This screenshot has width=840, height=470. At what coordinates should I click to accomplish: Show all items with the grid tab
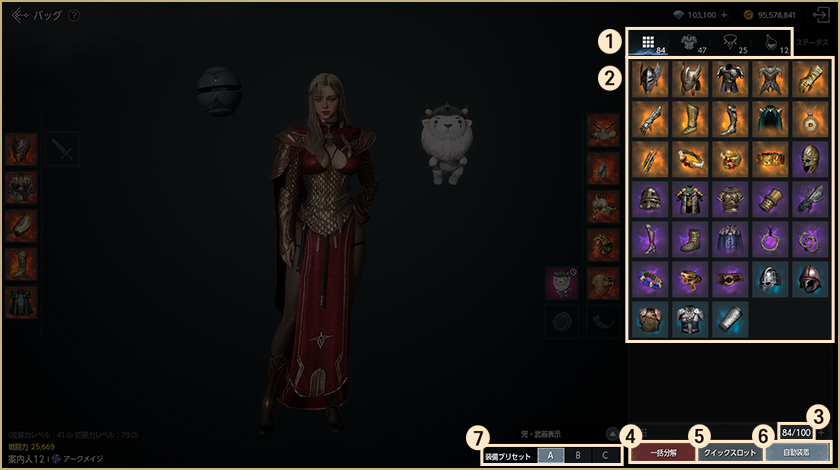648,43
